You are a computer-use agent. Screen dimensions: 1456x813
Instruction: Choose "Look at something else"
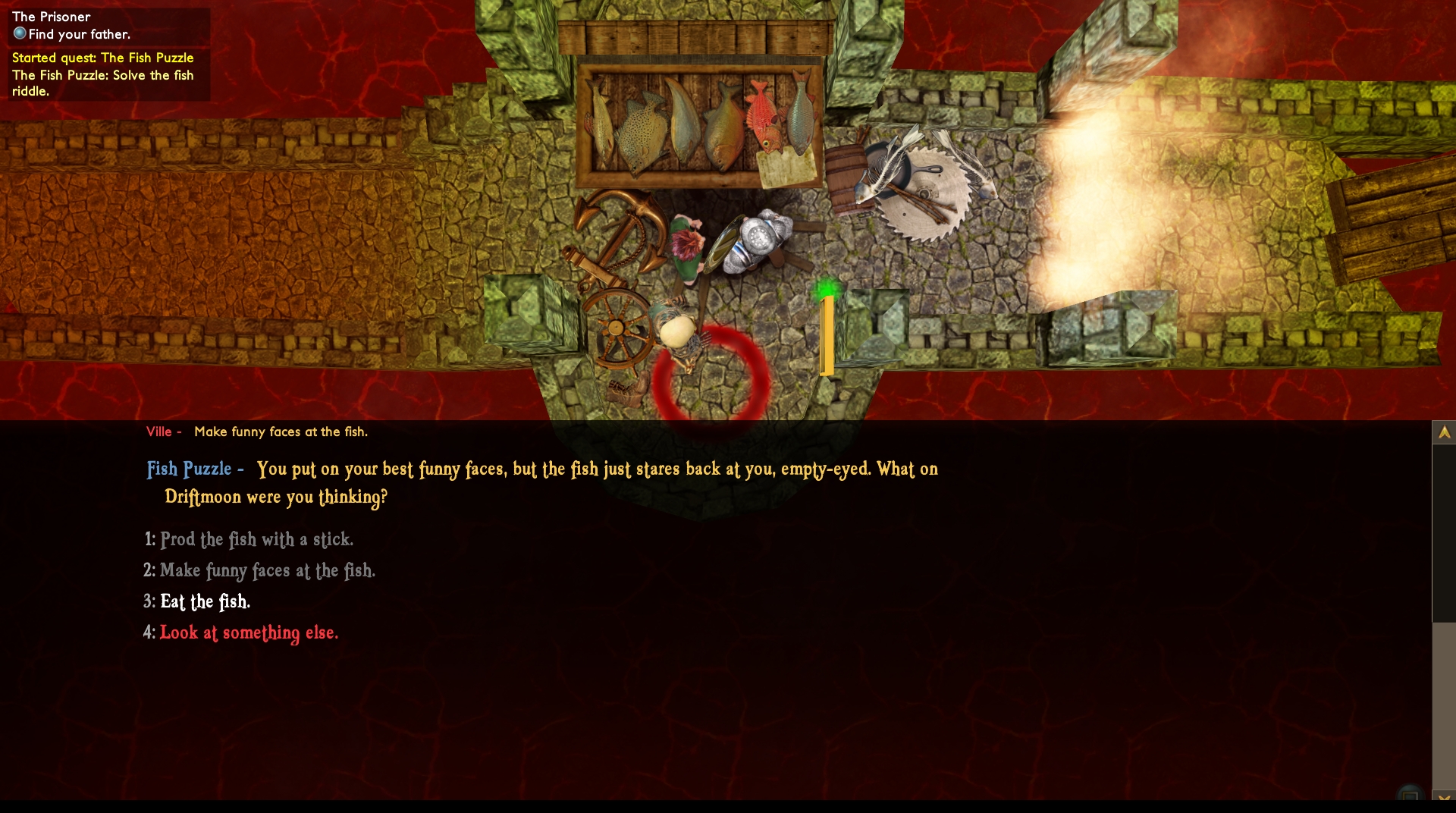pyautogui.click(x=249, y=633)
